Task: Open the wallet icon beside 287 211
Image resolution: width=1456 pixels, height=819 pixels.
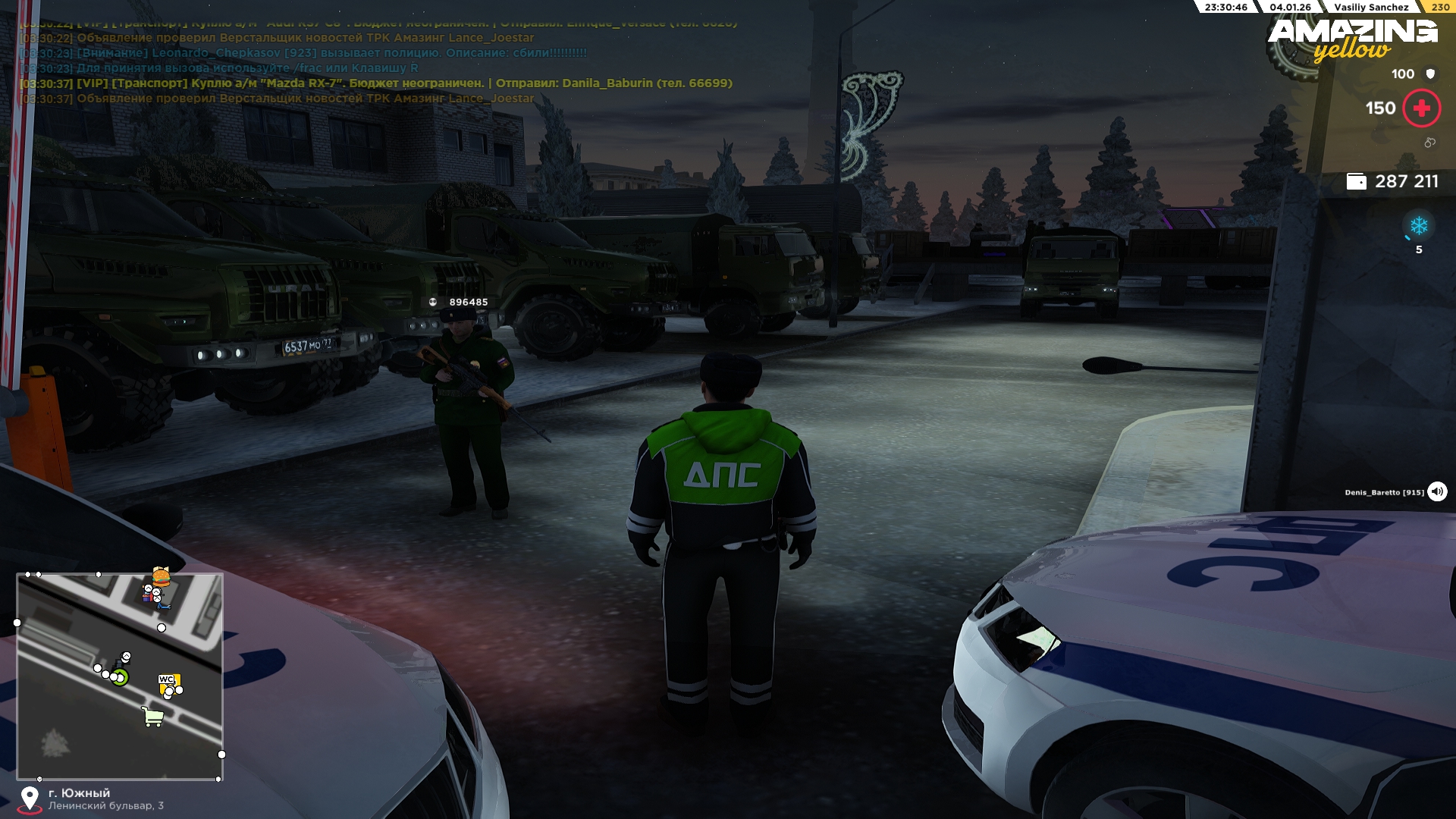Action: tap(1356, 182)
